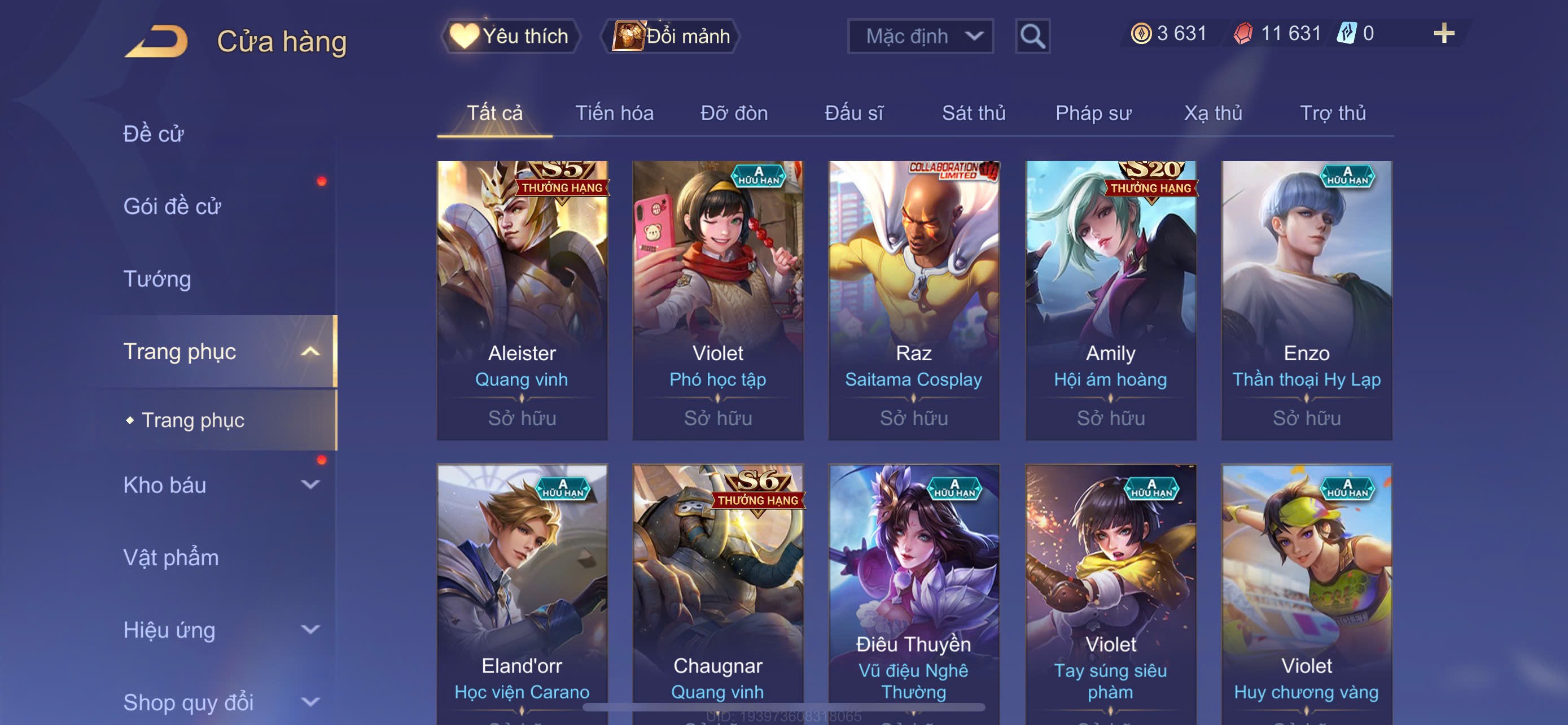1568x725 pixels.
Task: Open the Yêu thích favorites list
Action: (x=510, y=36)
